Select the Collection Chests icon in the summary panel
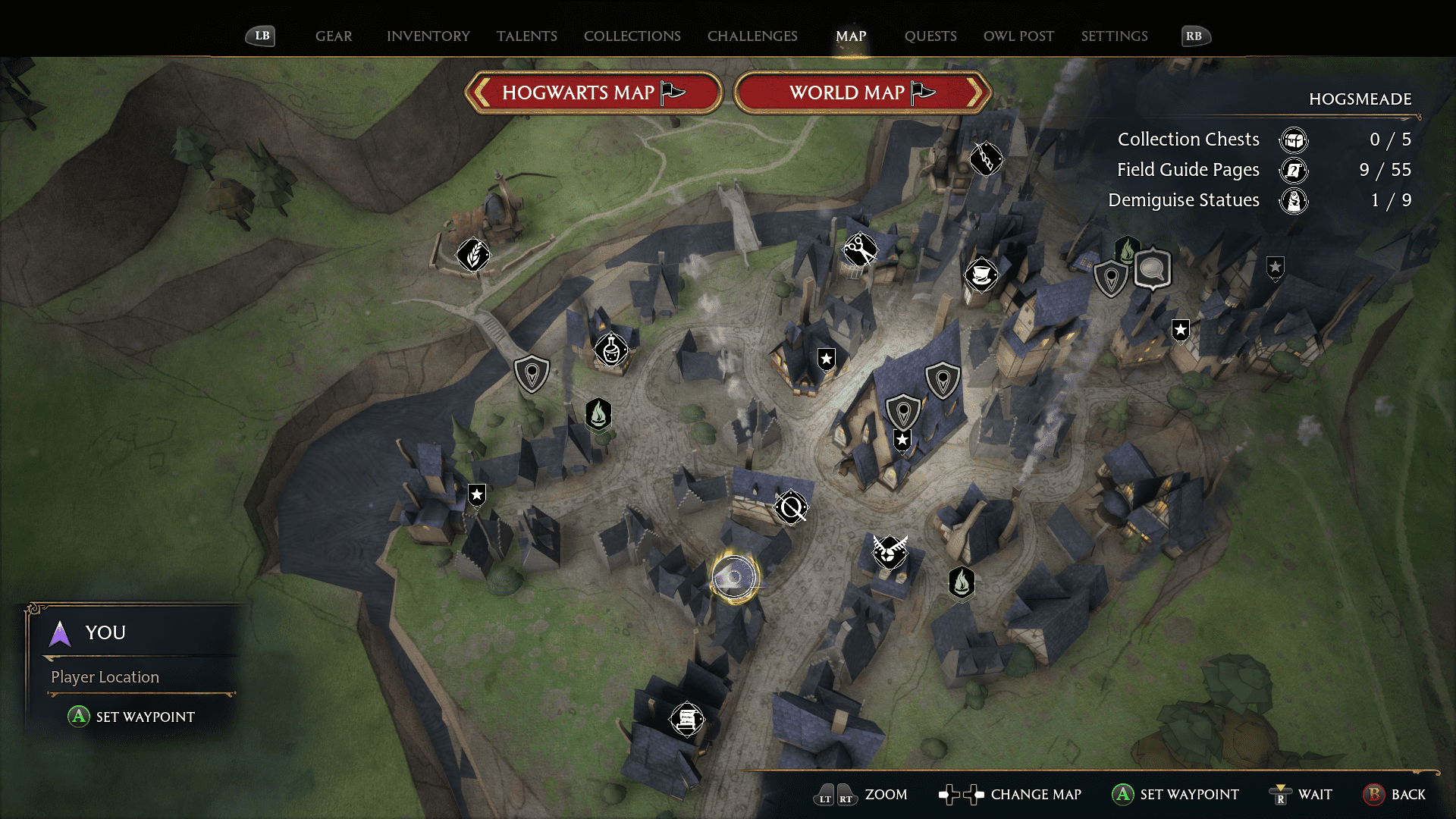Viewport: 1456px width, 819px height. point(1294,140)
